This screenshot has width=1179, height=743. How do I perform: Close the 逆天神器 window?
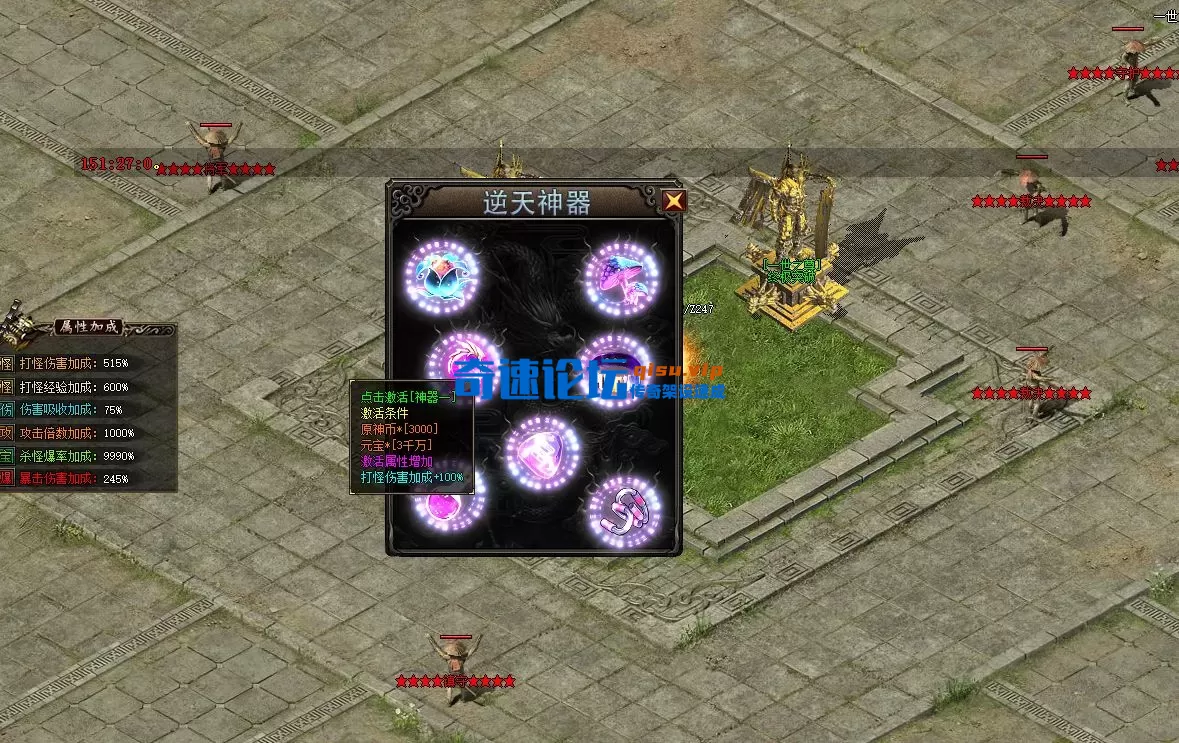pos(675,201)
